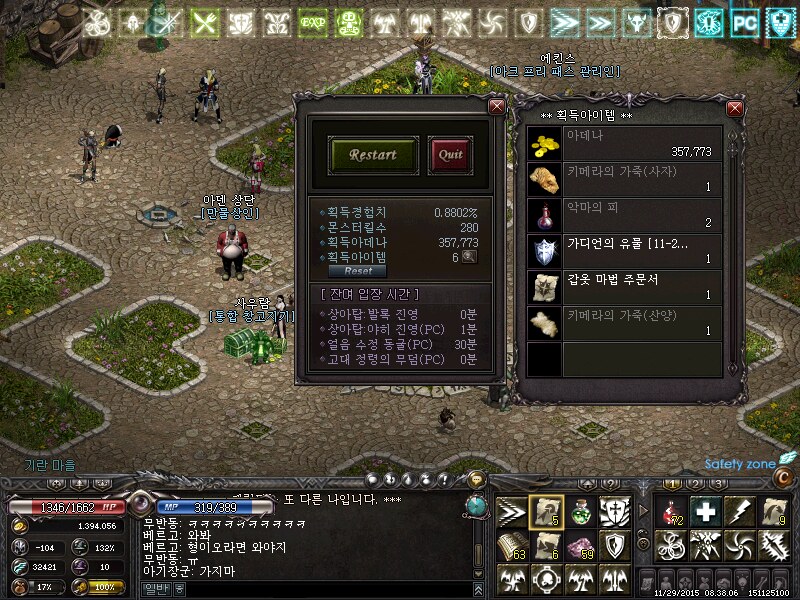
Task: Click the chat input field
Action: tap(320, 590)
